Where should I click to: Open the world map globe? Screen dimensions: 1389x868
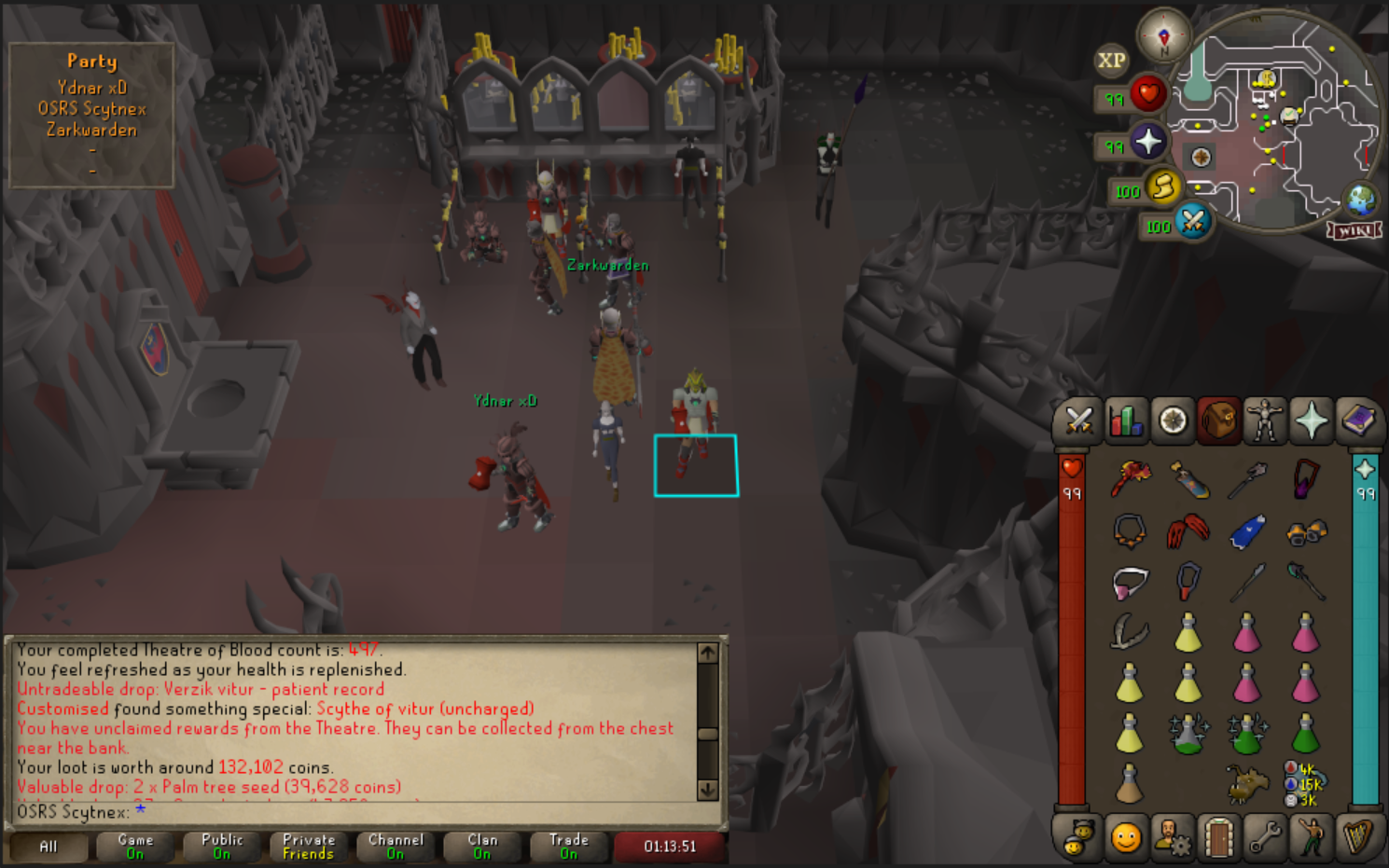1360,199
